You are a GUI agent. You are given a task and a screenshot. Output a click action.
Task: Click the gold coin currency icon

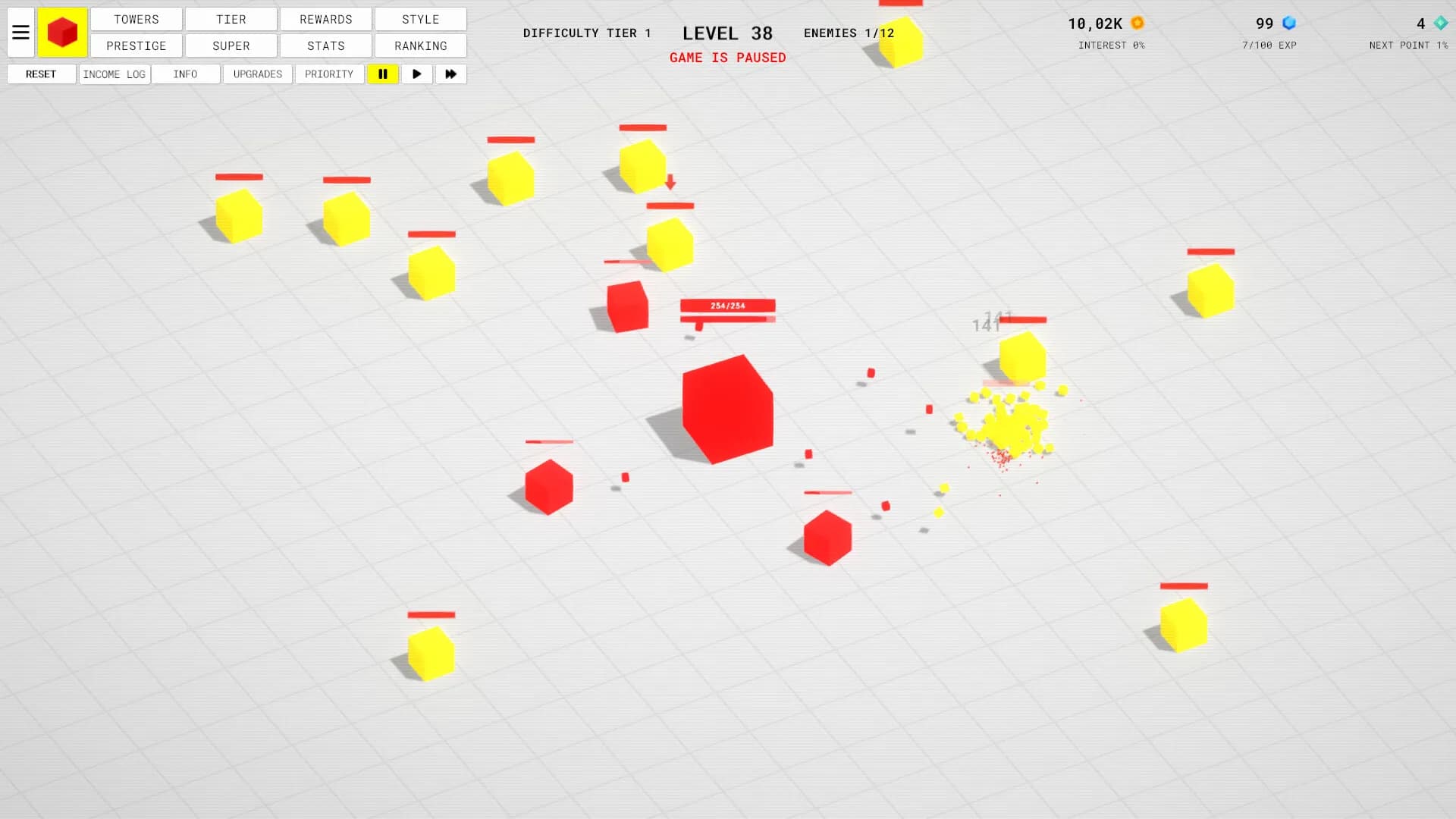pyautogui.click(x=1137, y=23)
